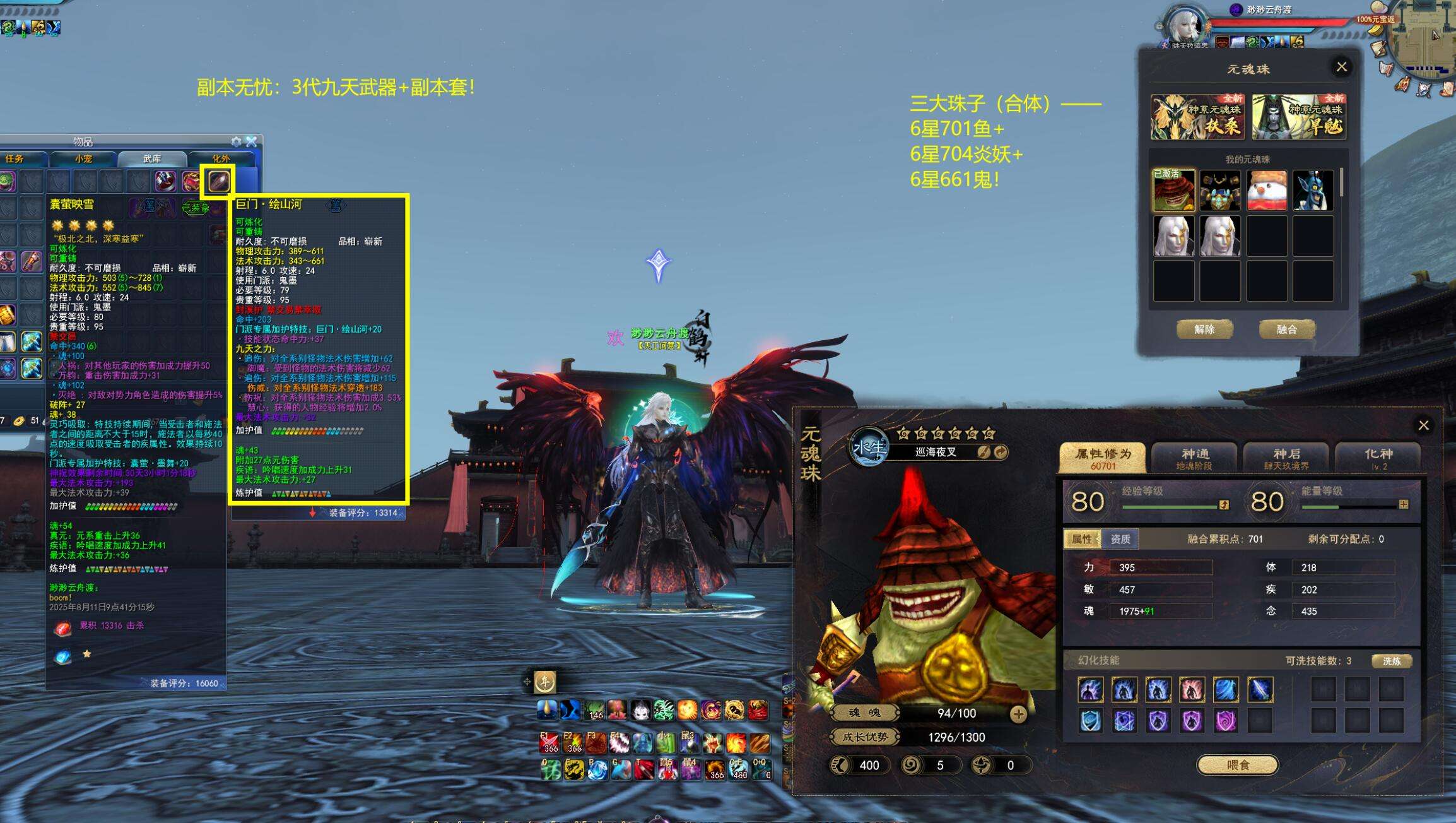Viewport: 1456px width, 823px height.
Task: Click the 融合 button
Action: click(1286, 329)
